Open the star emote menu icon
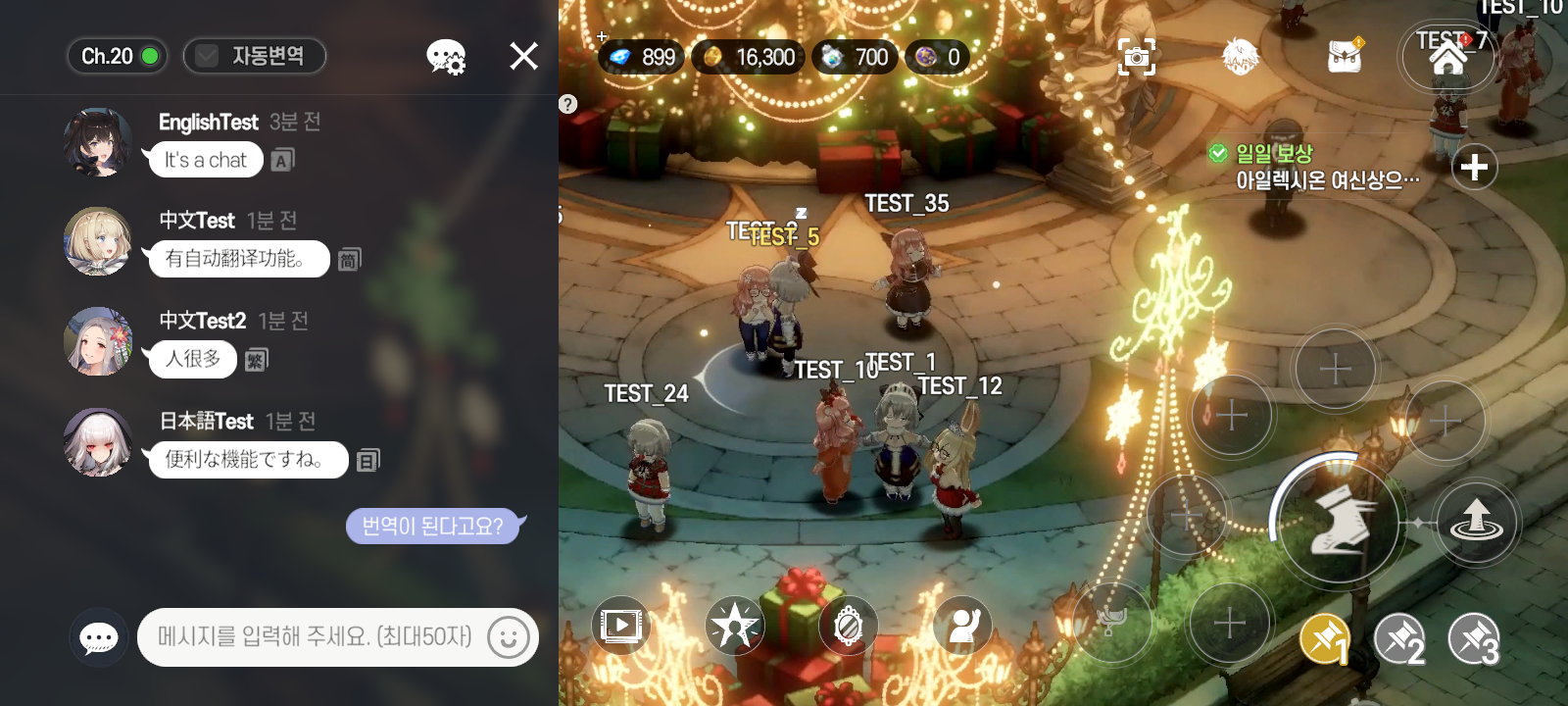The height and width of the screenshot is (706, 1568). (734, 626)
